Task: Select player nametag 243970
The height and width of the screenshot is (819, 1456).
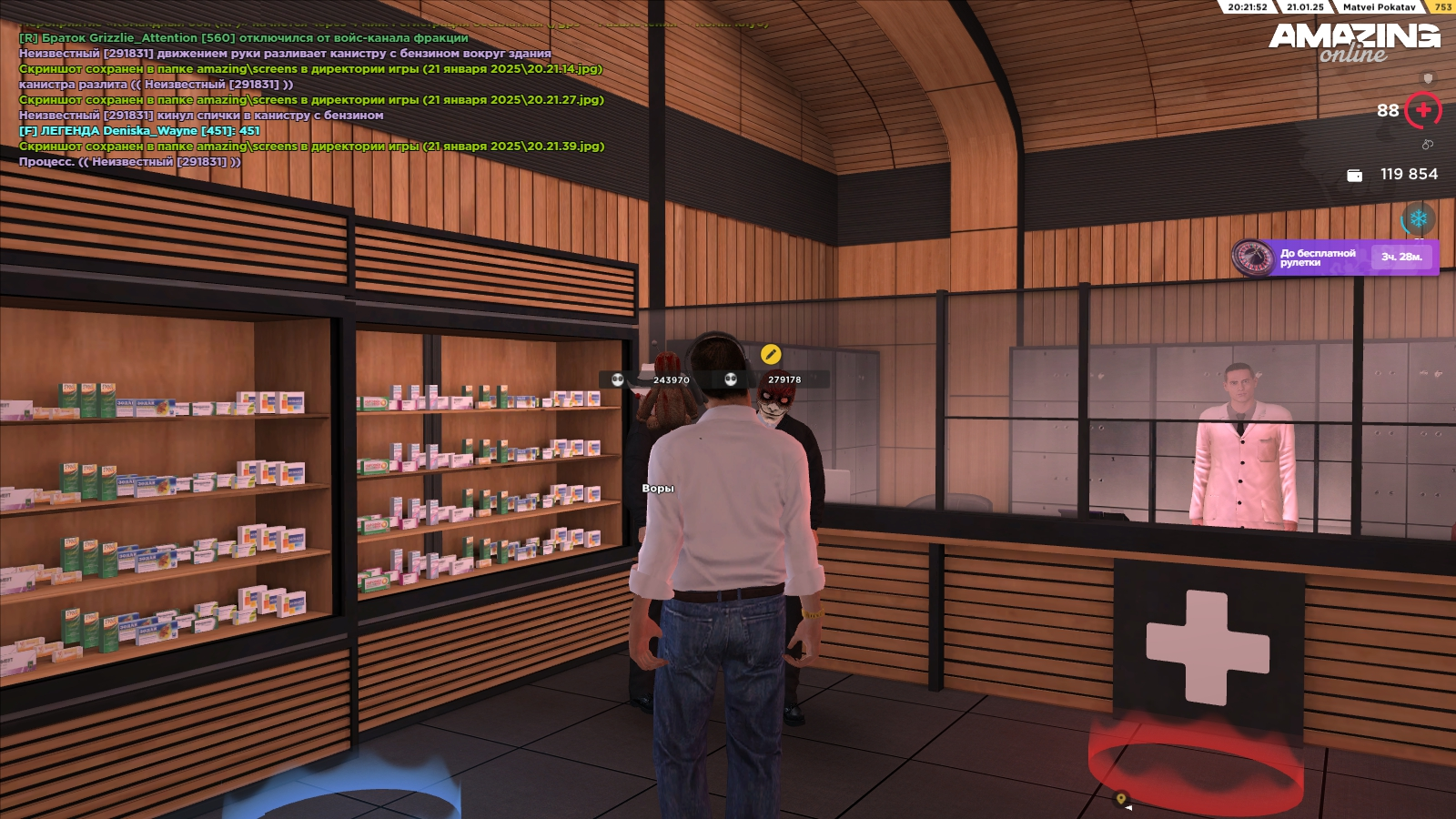Action: point(671,380)
